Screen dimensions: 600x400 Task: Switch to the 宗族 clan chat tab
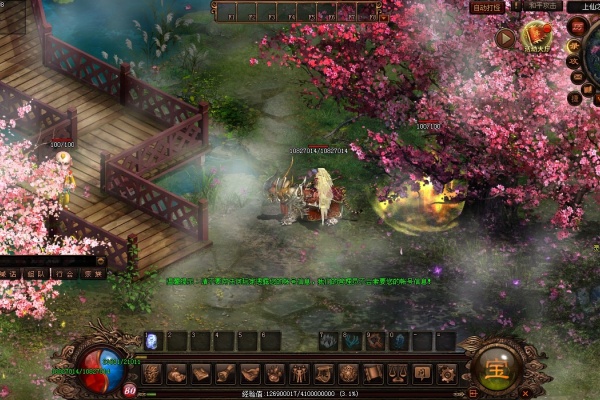click(x=92, y=273)
